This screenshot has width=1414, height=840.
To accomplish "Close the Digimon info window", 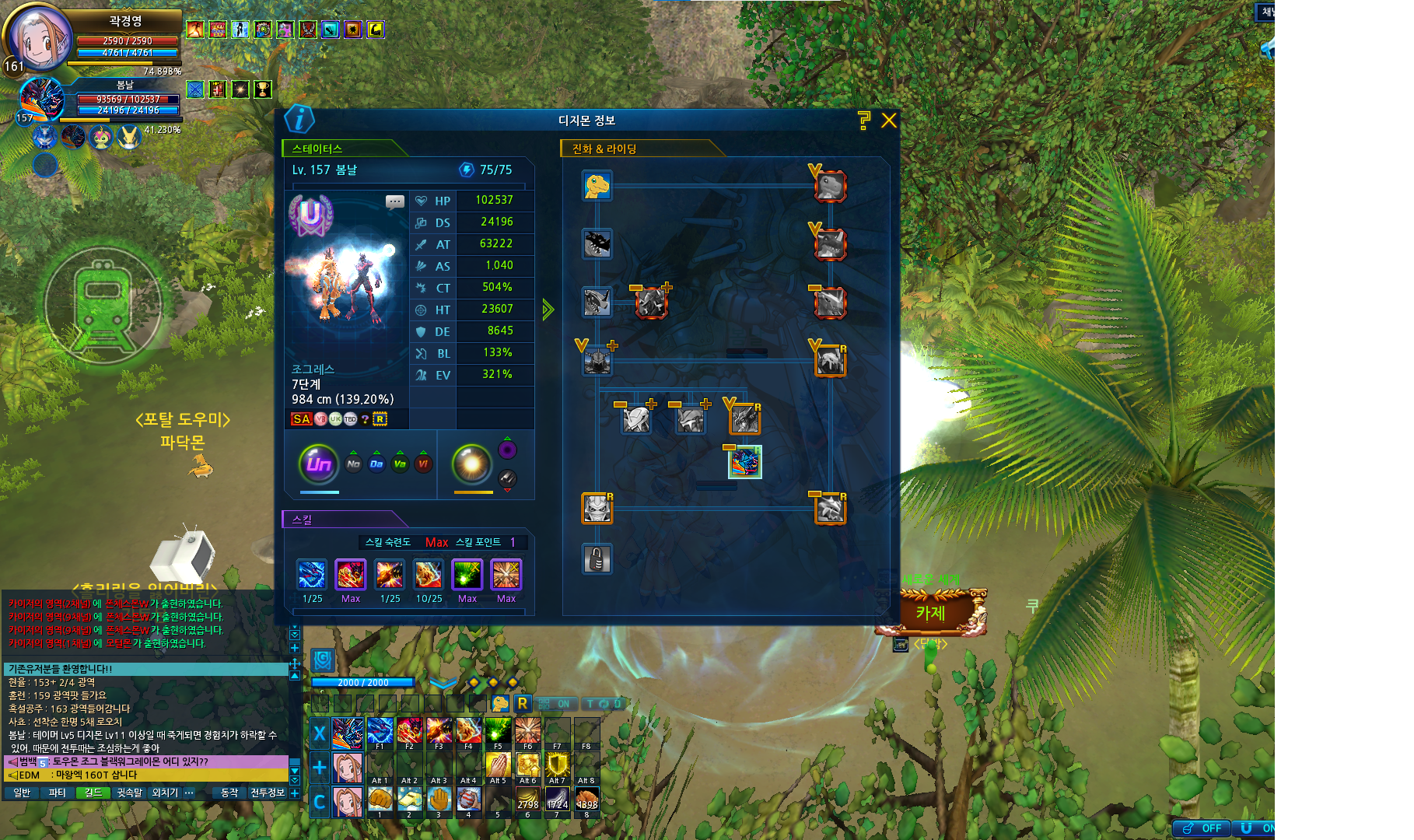I will pyautogui.click(x=889, y=121).
